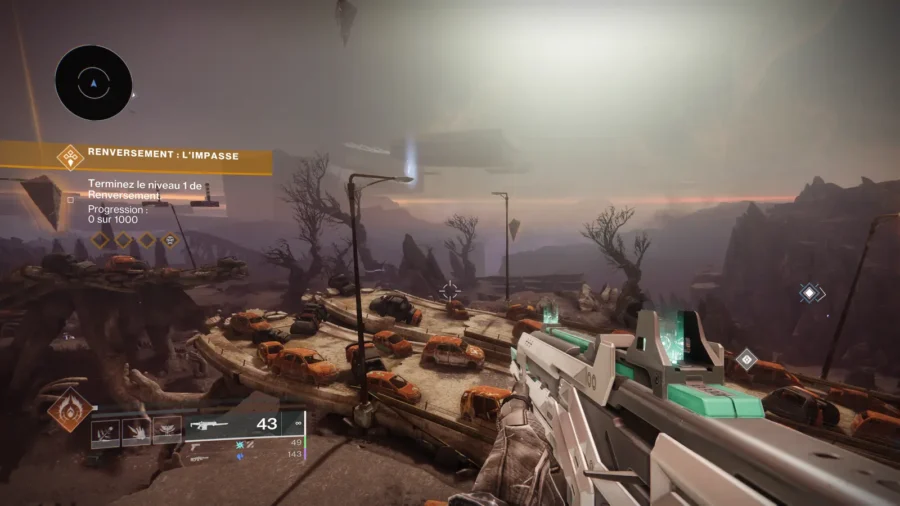Image resolution: width=900 pixels, height=506 pixels.
Task: Select the single diamond waypoint near the rifle
Action: tap(746, 358)
